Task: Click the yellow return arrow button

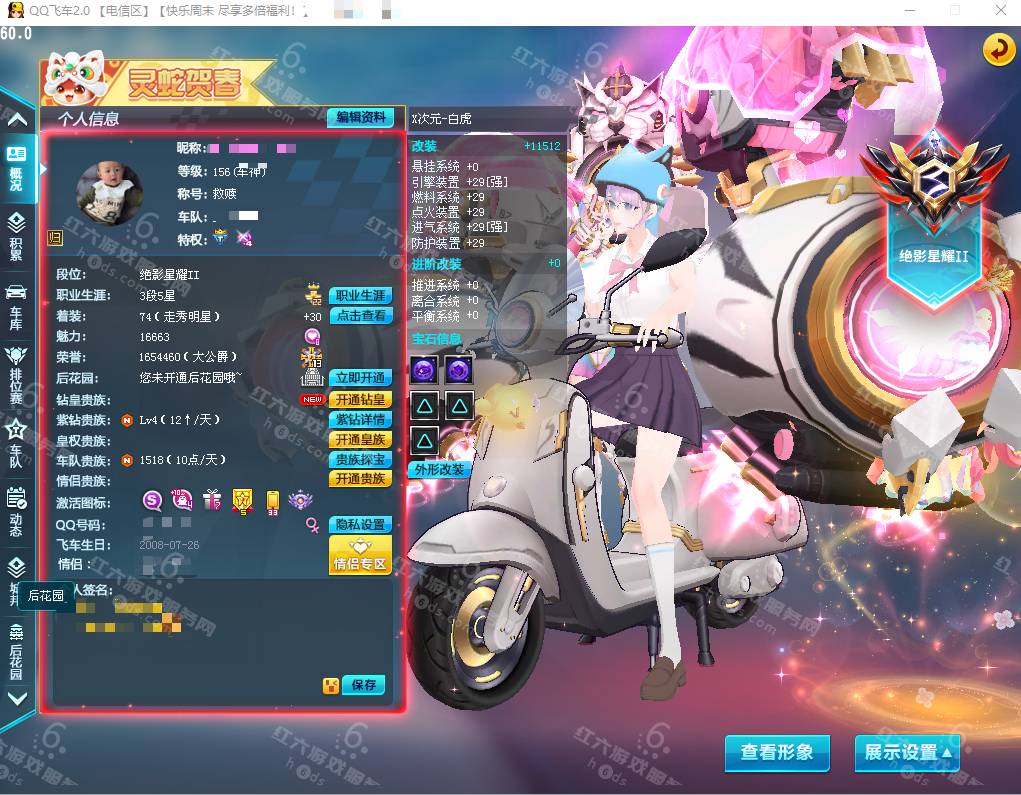Action: pos(998,50)
